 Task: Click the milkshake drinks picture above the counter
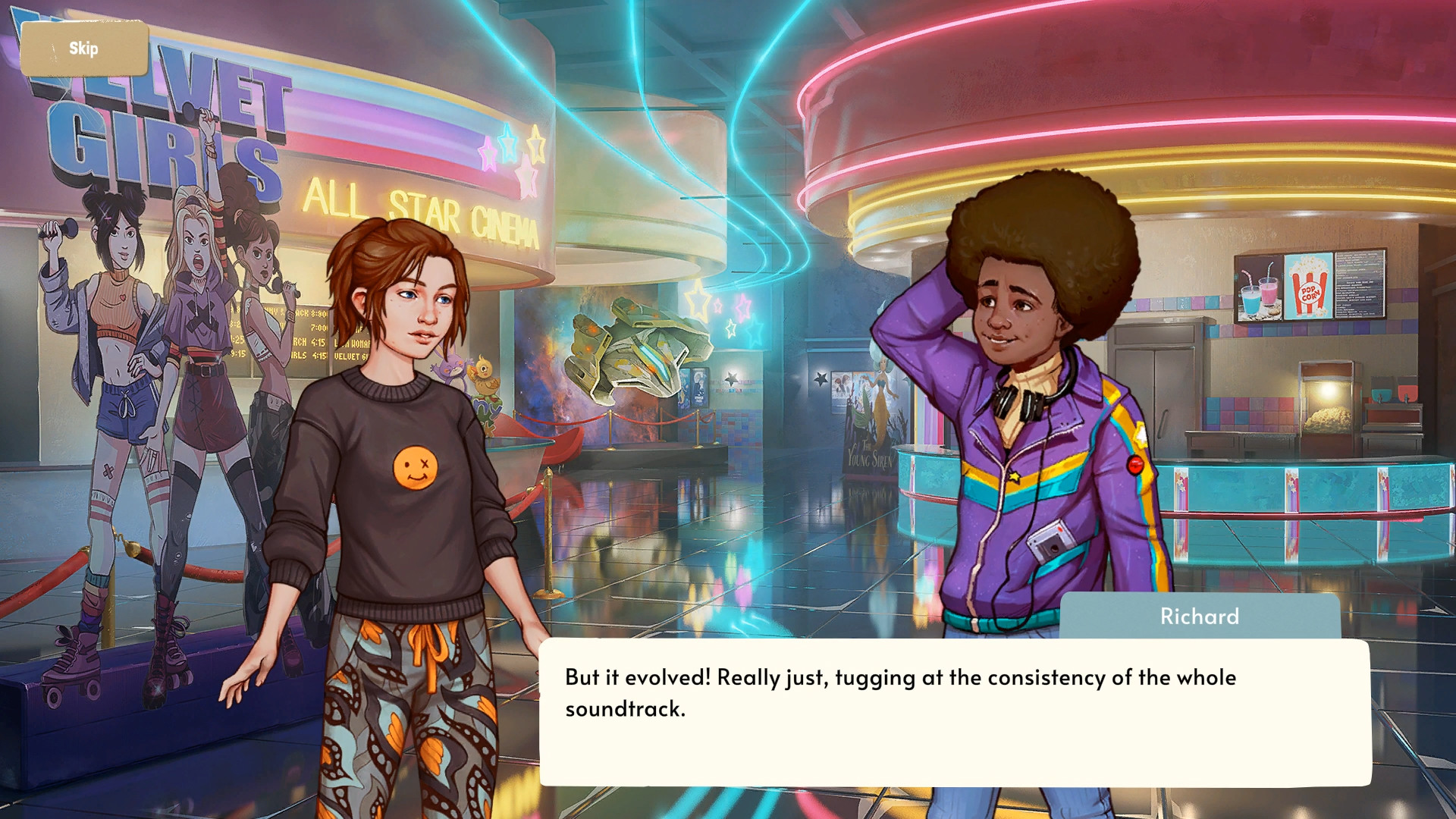point(1260,289)
